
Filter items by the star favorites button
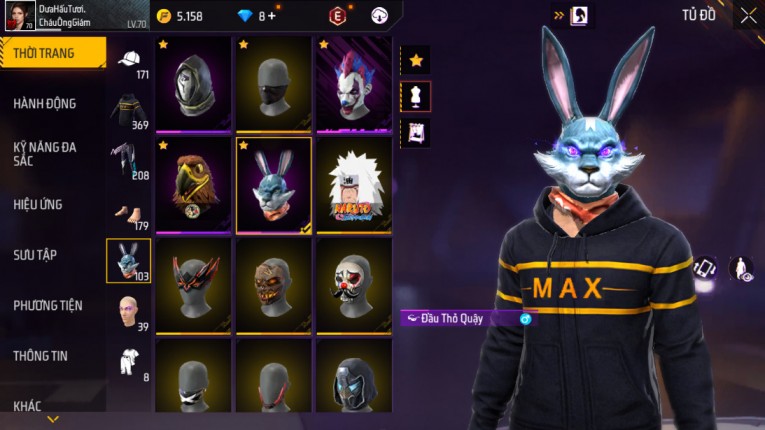tap(415, 60)
